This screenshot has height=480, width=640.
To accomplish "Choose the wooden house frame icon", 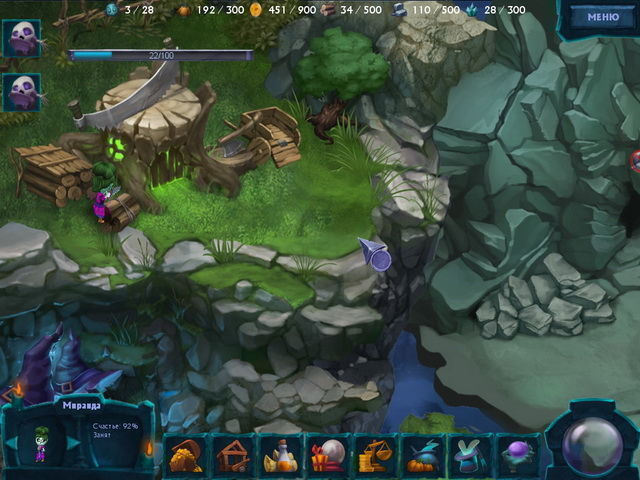I will coord(234,457).
